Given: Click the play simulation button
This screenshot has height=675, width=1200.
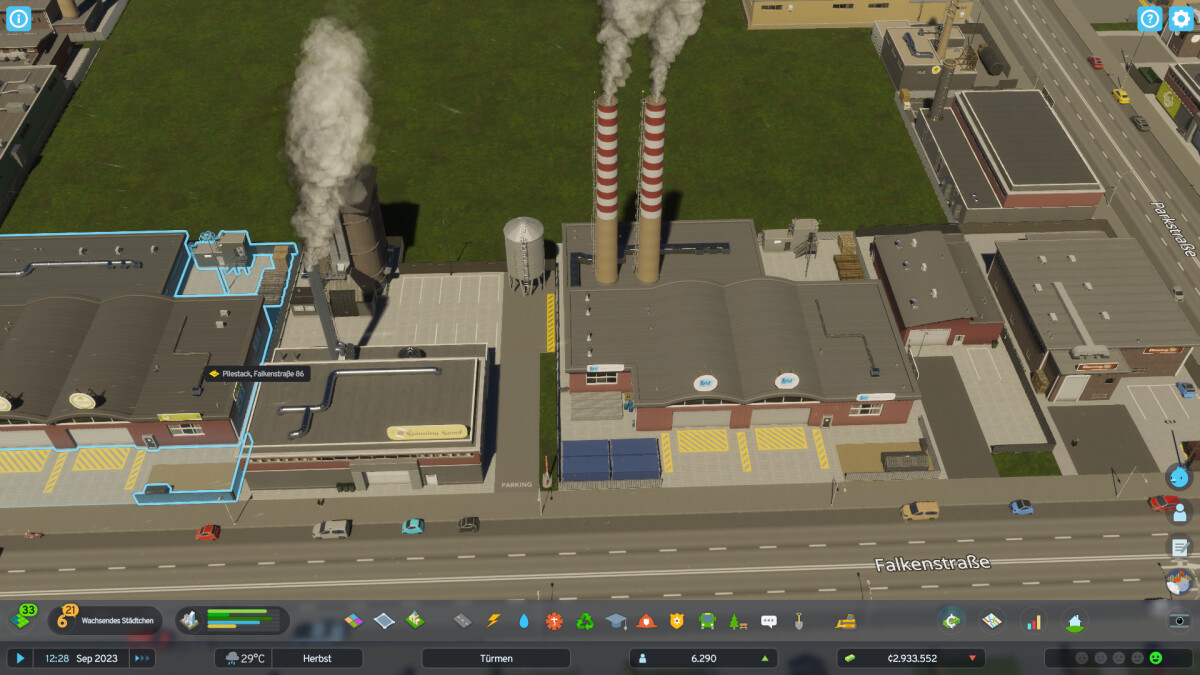Looking at the screenshot, I should point(19,658).
